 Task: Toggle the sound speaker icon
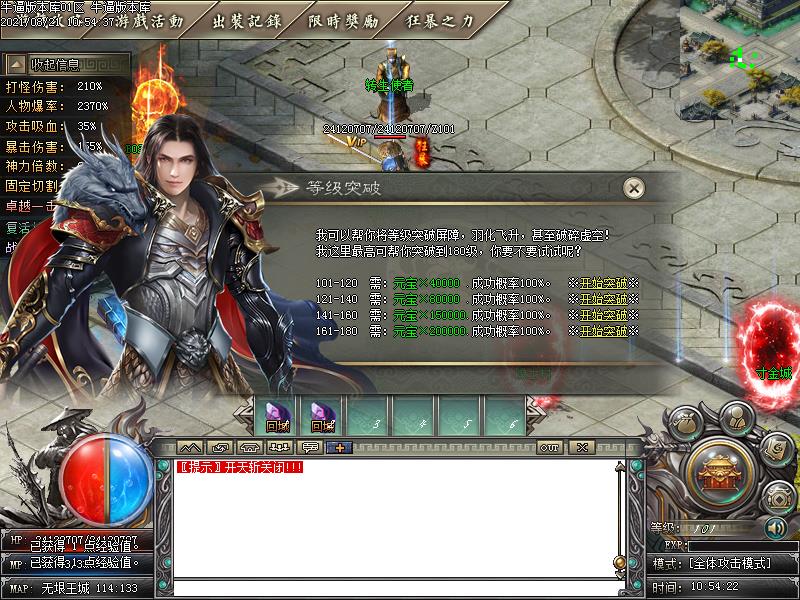(774, 527)
